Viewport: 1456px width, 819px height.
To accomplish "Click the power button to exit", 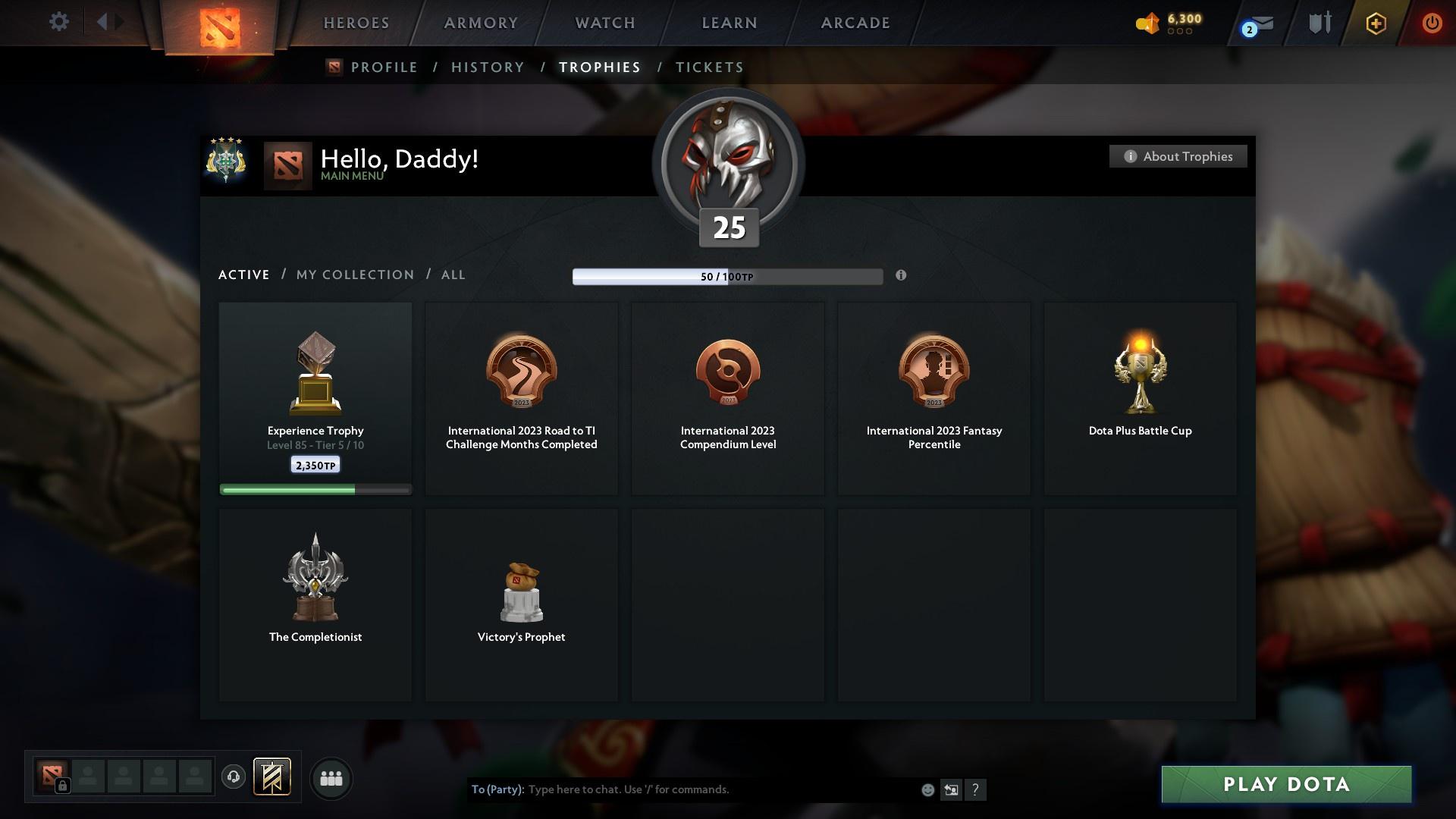I will click(1432, 22).
